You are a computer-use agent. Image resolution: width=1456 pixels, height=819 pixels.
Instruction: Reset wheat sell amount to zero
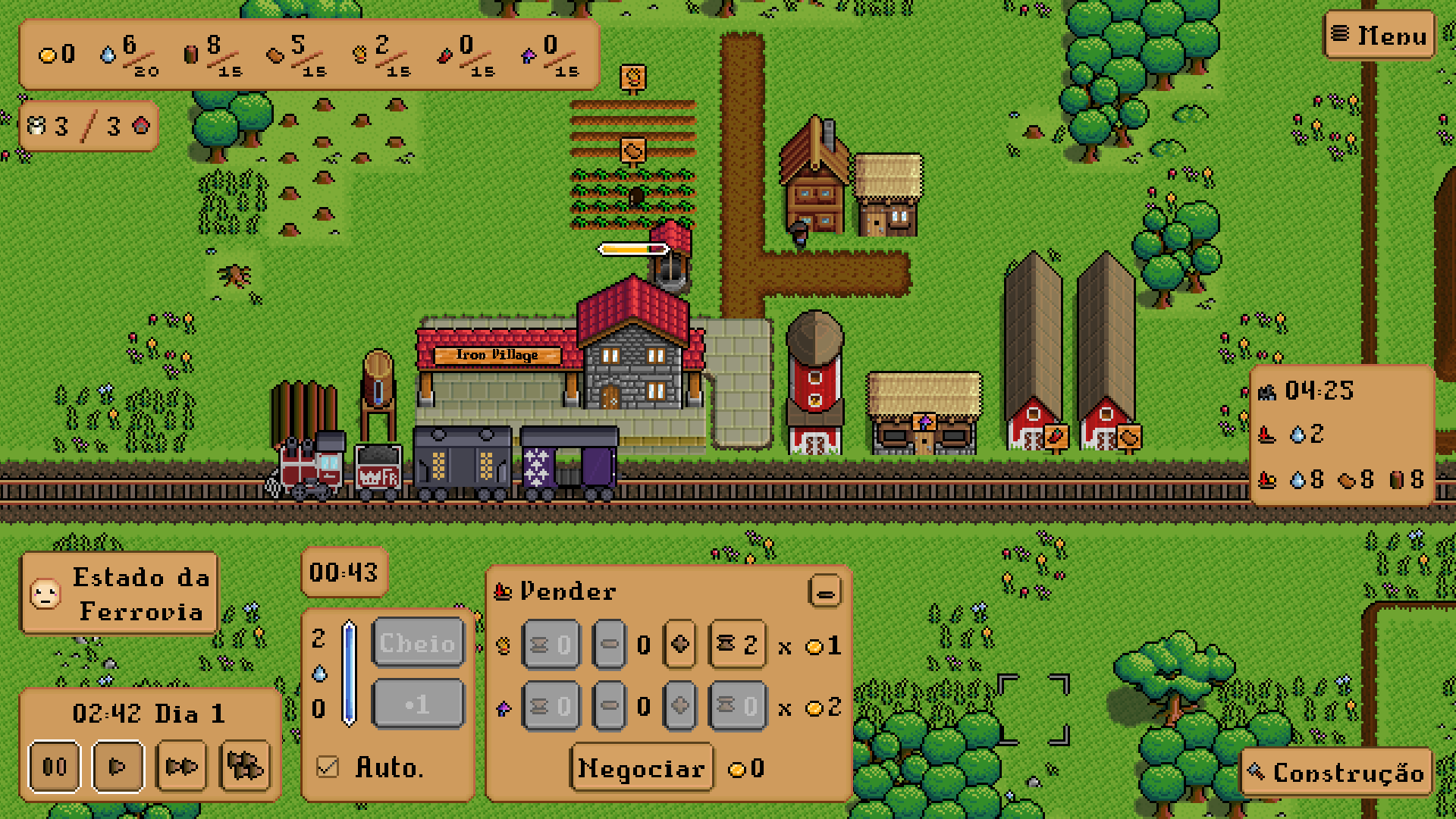coord(551,645)
